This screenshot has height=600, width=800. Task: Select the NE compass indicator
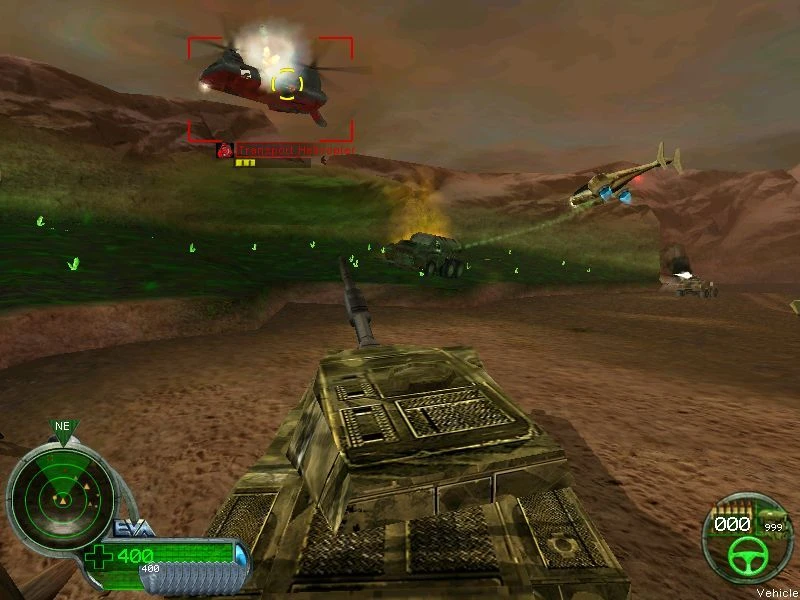pyautogui.click(x=63, y=427)
